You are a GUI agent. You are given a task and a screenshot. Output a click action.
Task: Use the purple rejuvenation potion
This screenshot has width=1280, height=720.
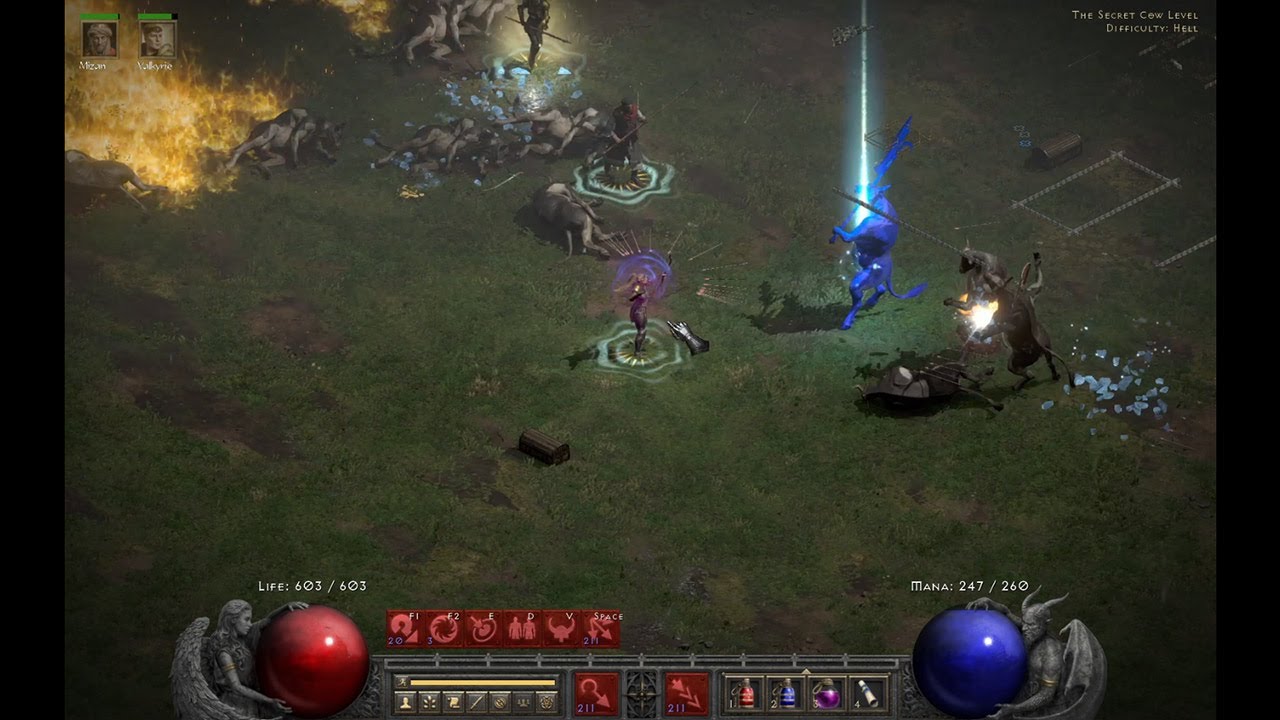(827, 693)
